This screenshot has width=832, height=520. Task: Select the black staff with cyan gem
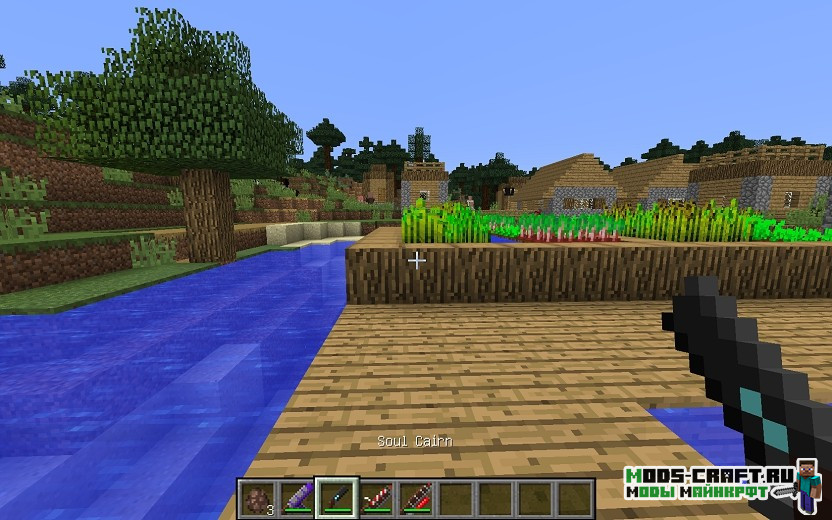point(335,497)
